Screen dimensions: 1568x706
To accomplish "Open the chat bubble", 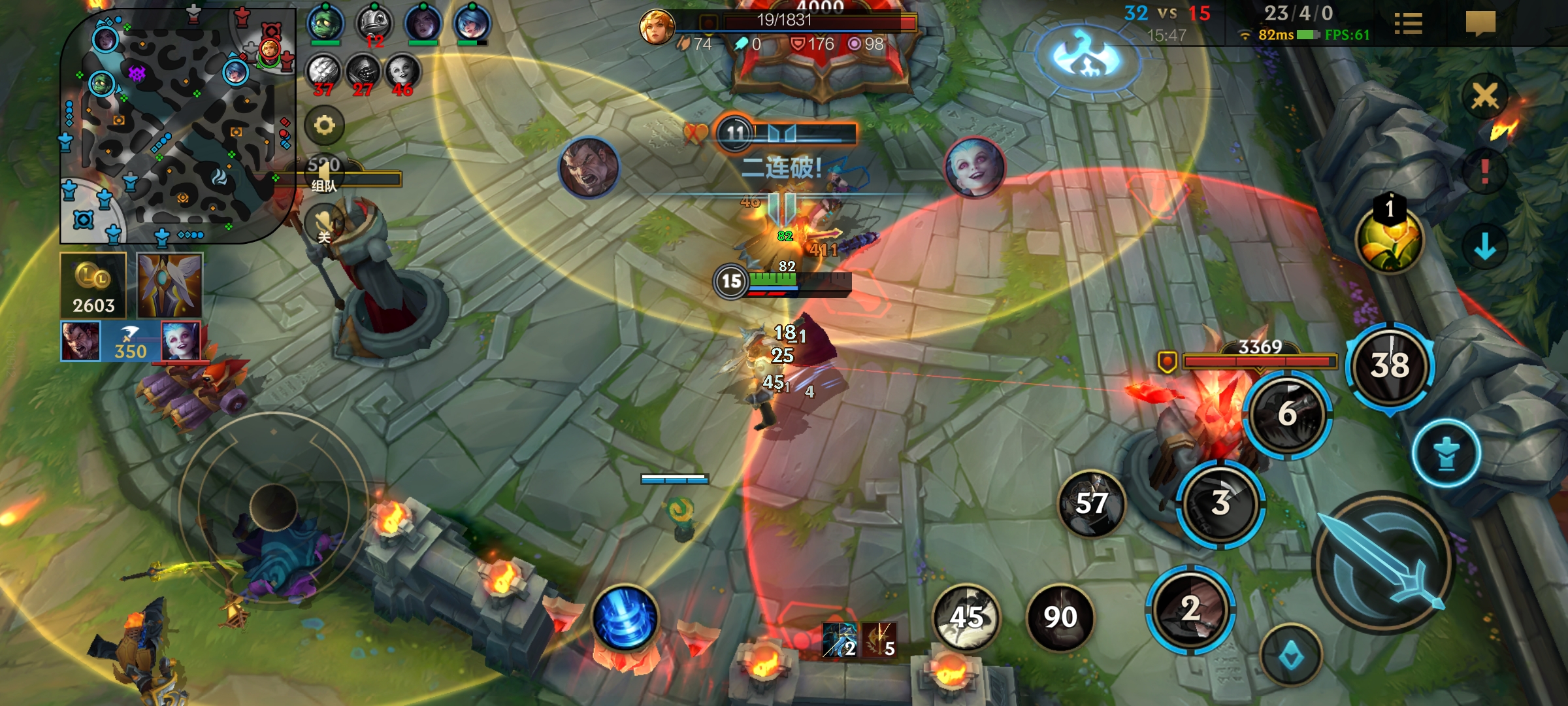I will tap(1480, 24).
